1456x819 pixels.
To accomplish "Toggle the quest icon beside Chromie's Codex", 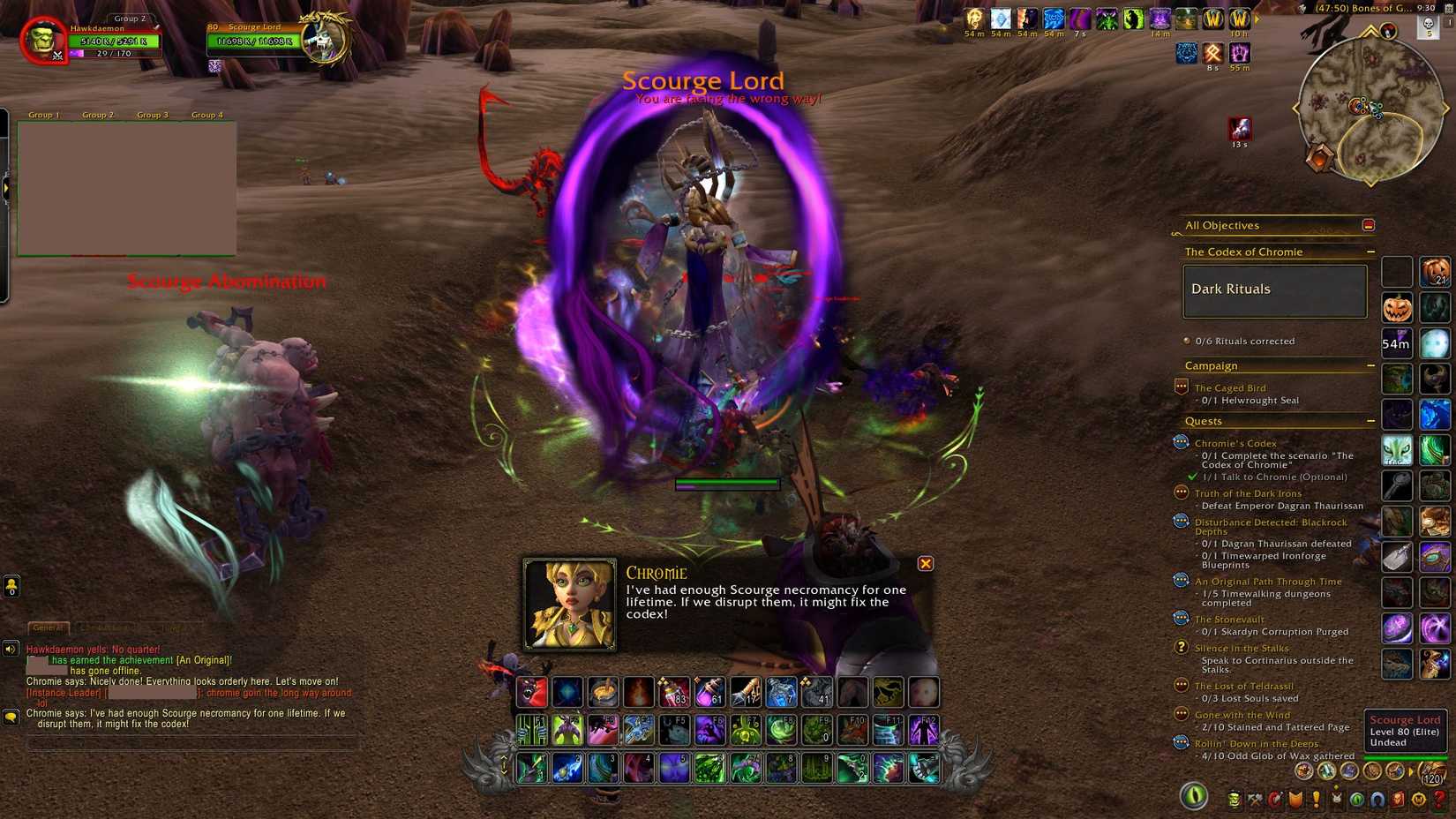I will click(1181, 442).
